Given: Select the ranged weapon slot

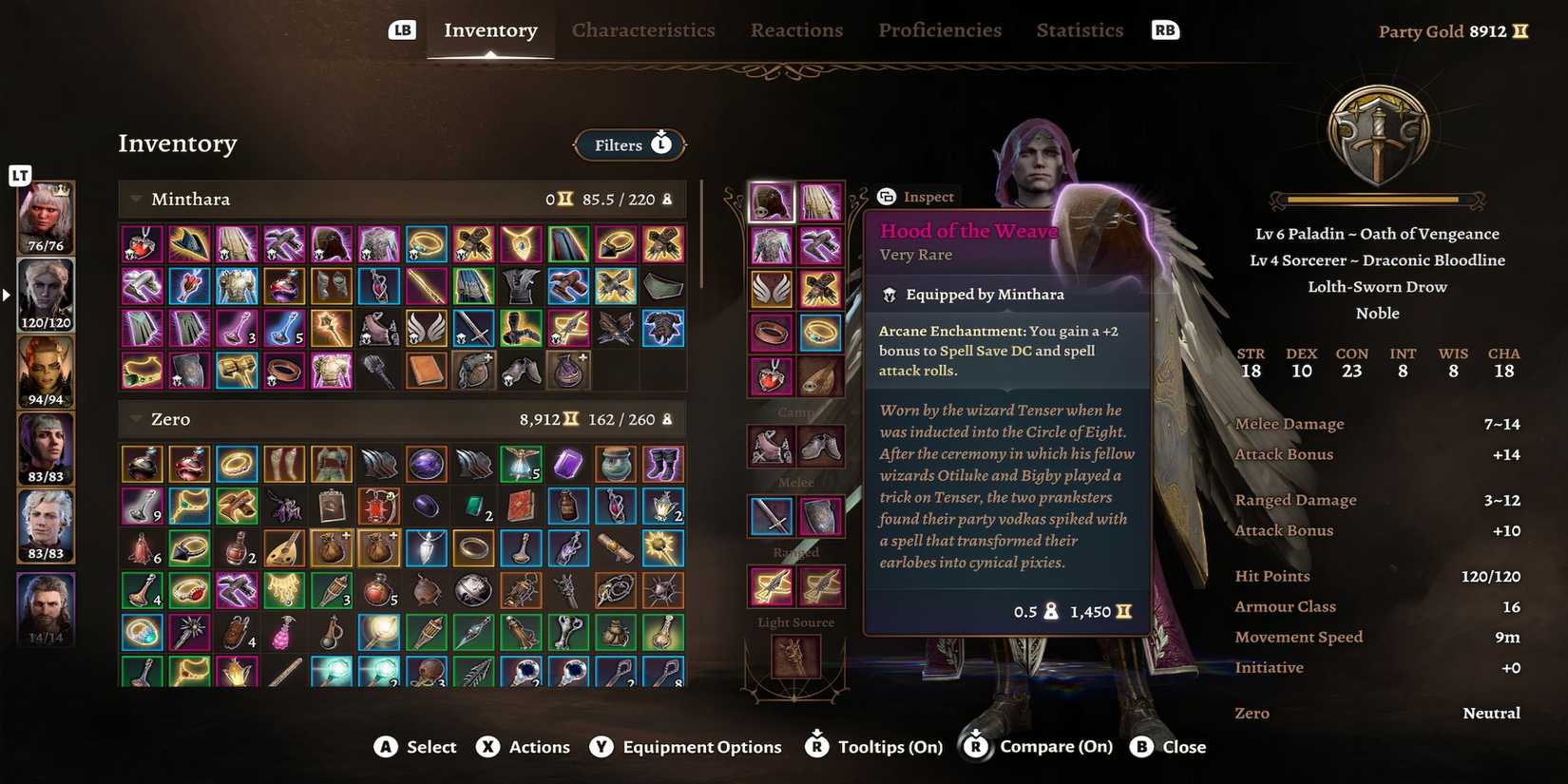Looking at the screenshot, I should [x=772, y=586].
